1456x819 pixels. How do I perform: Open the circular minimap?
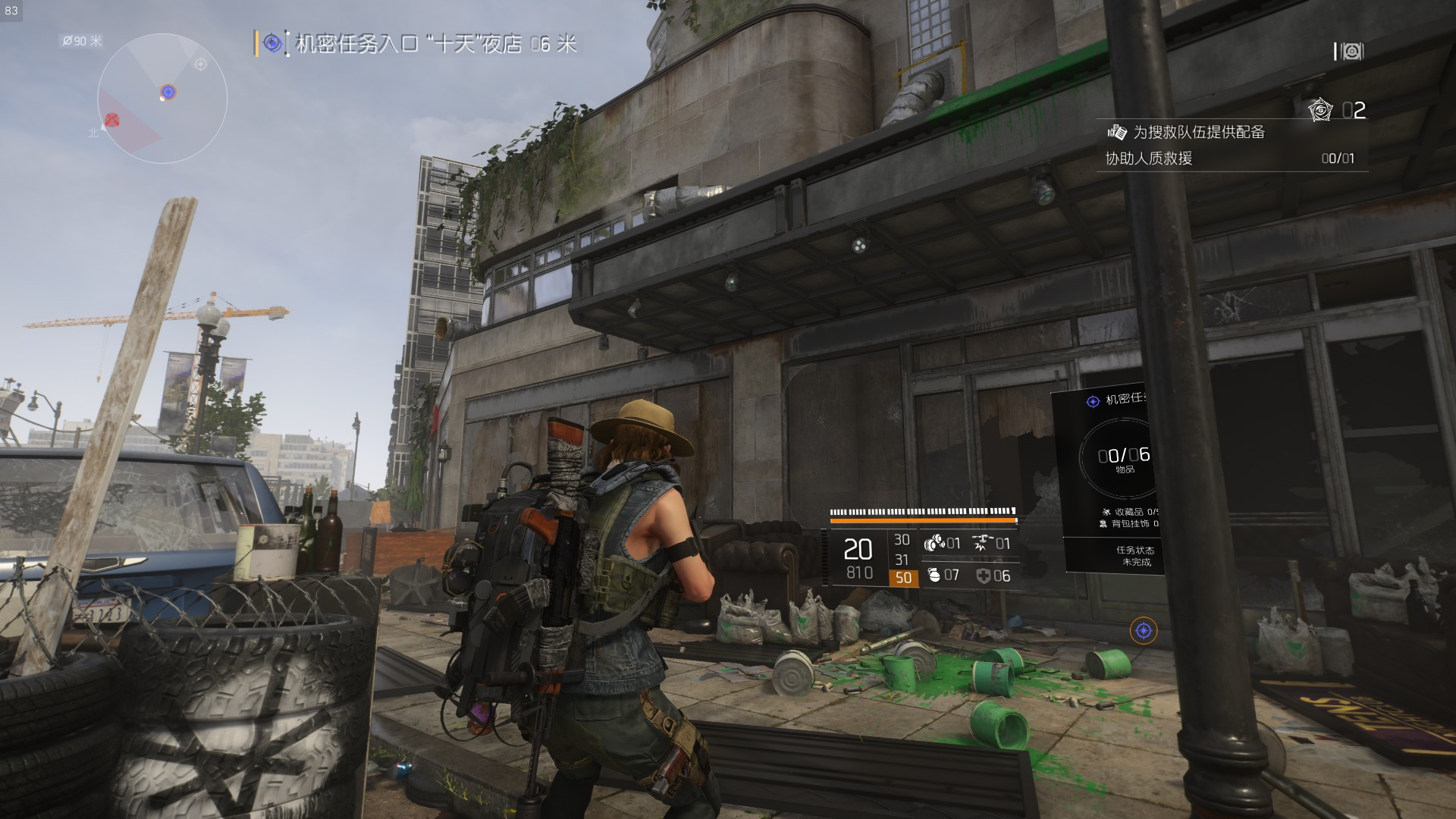tap(162, 99)
